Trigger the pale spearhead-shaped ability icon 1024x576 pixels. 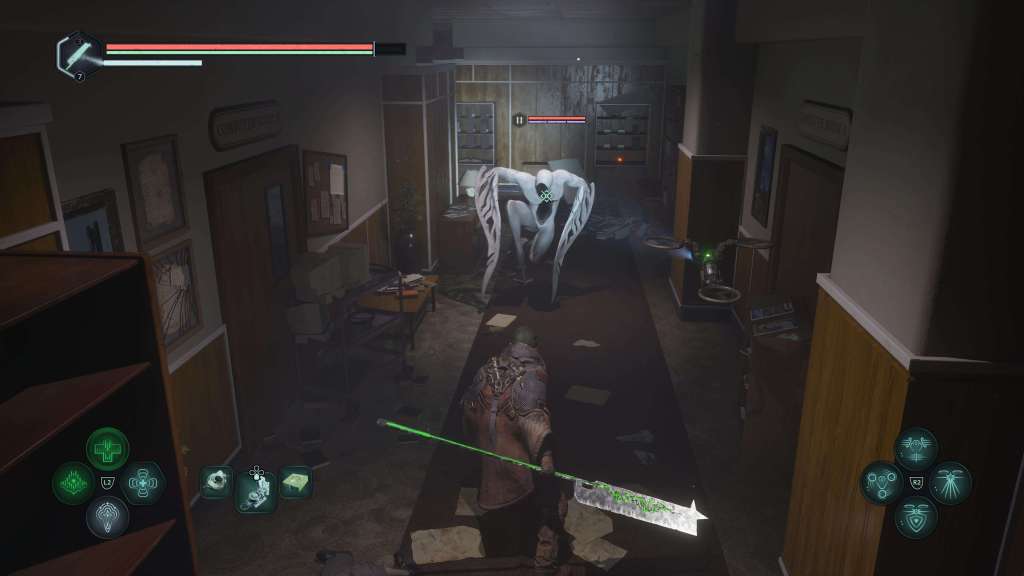[x=107, y=516]
